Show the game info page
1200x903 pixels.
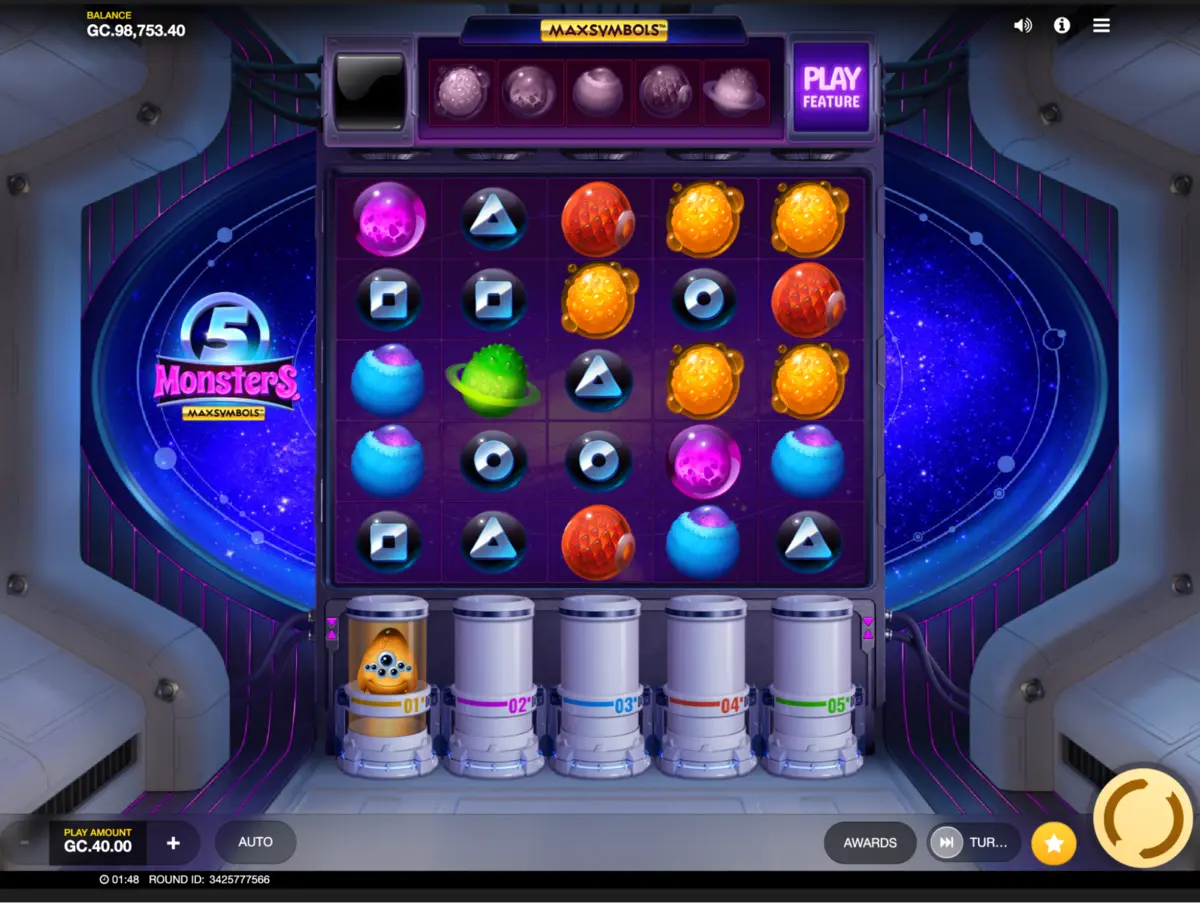[1062, 26]
